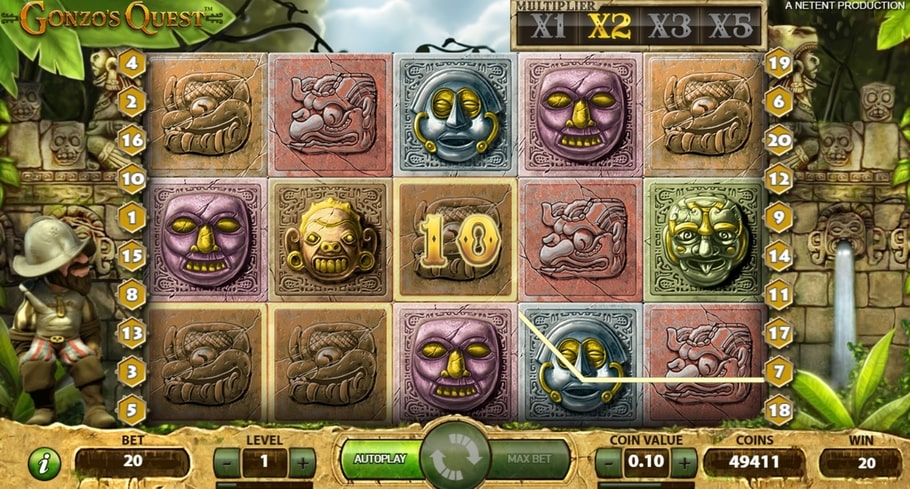This screenshot has height=489, width=910.
Task: Decrease the bet level
Action: click(228, 463)
